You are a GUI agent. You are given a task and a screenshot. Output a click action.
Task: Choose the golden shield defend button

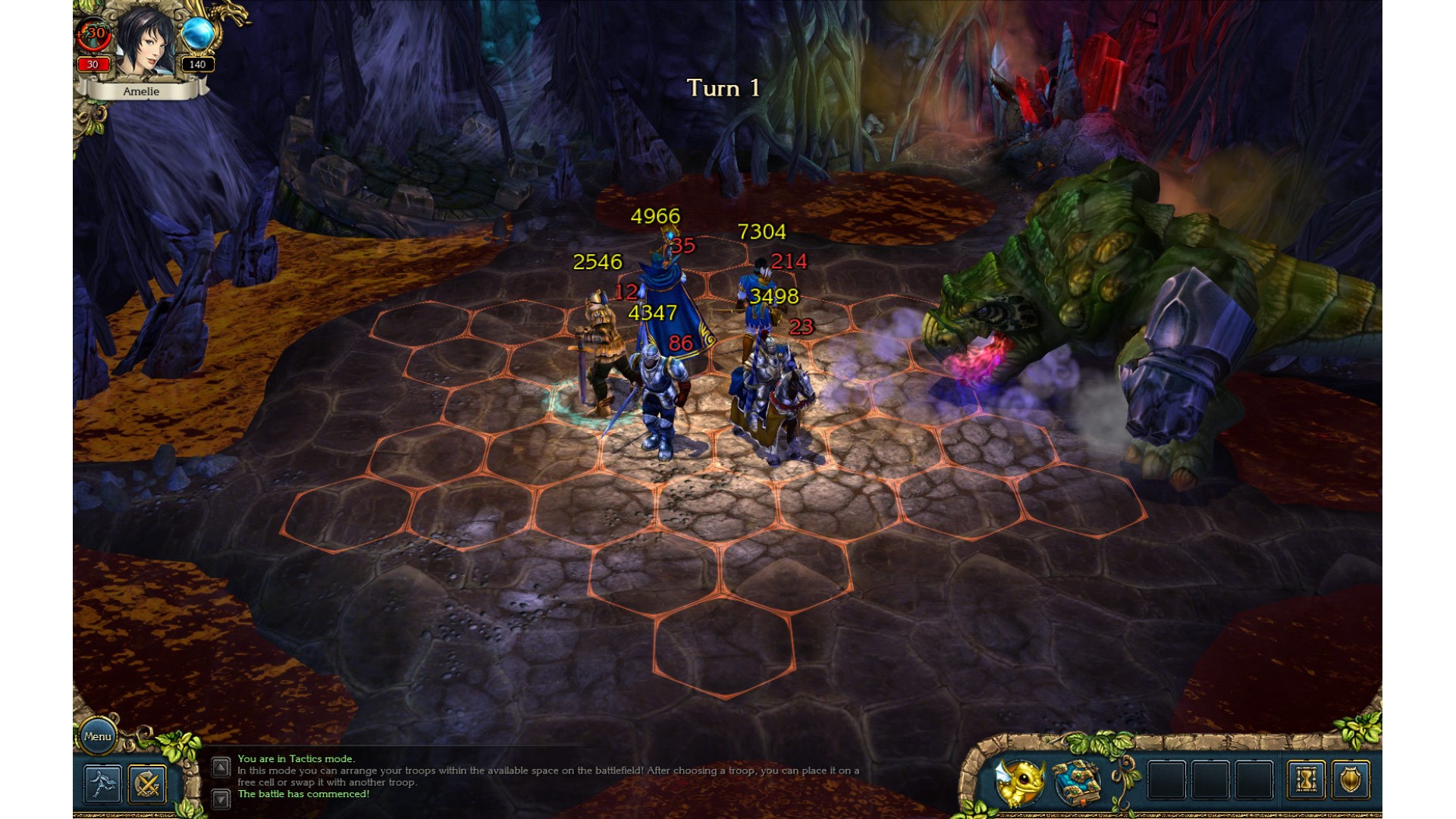tap(1350, 780)
